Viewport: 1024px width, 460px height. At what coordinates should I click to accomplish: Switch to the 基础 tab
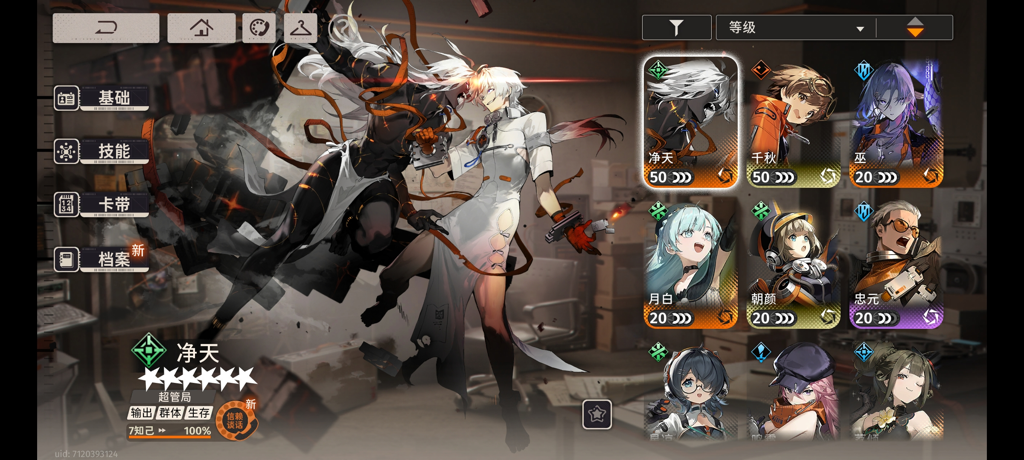click(103, 98)
